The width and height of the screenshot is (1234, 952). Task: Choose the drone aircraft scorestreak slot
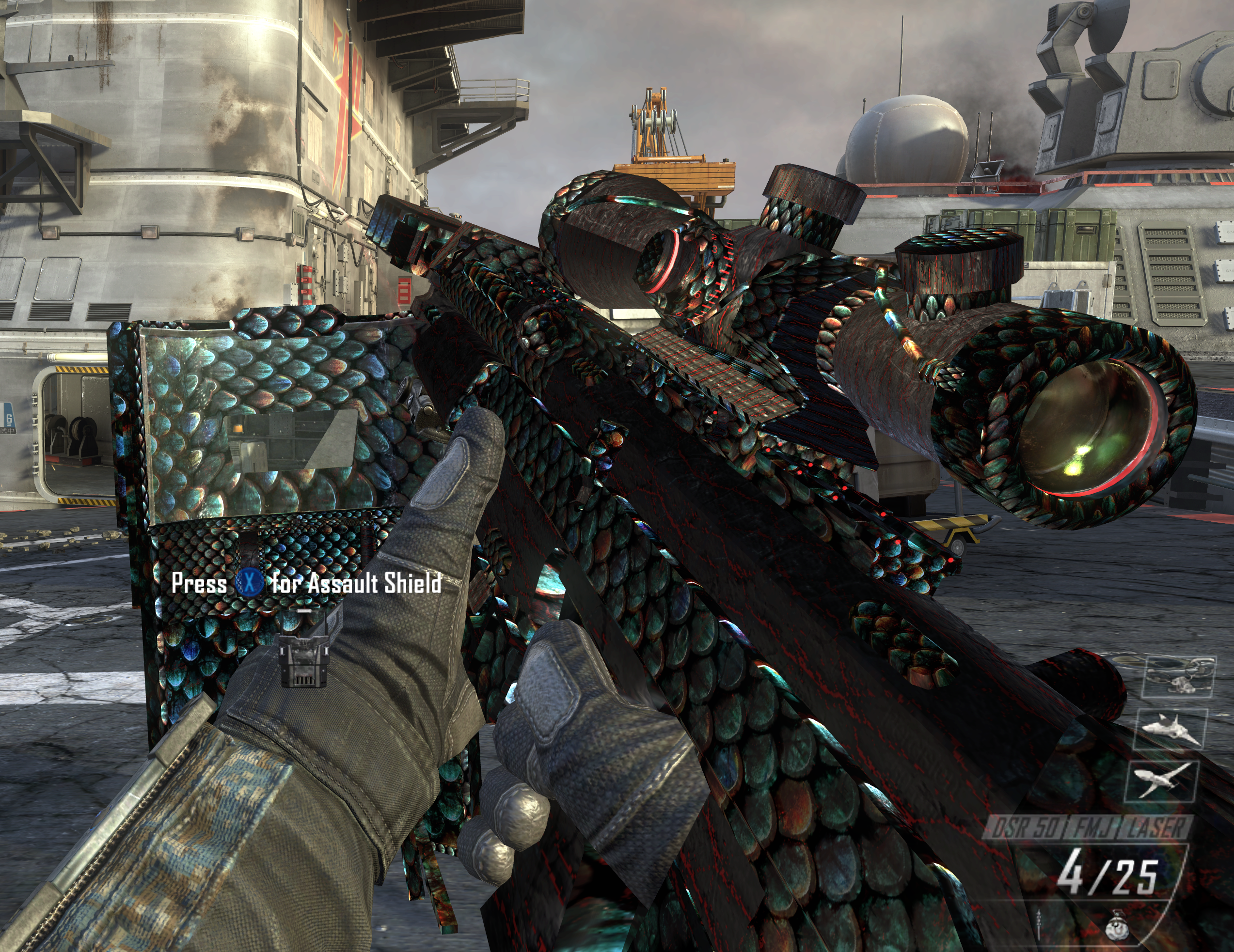[1162, 781]
